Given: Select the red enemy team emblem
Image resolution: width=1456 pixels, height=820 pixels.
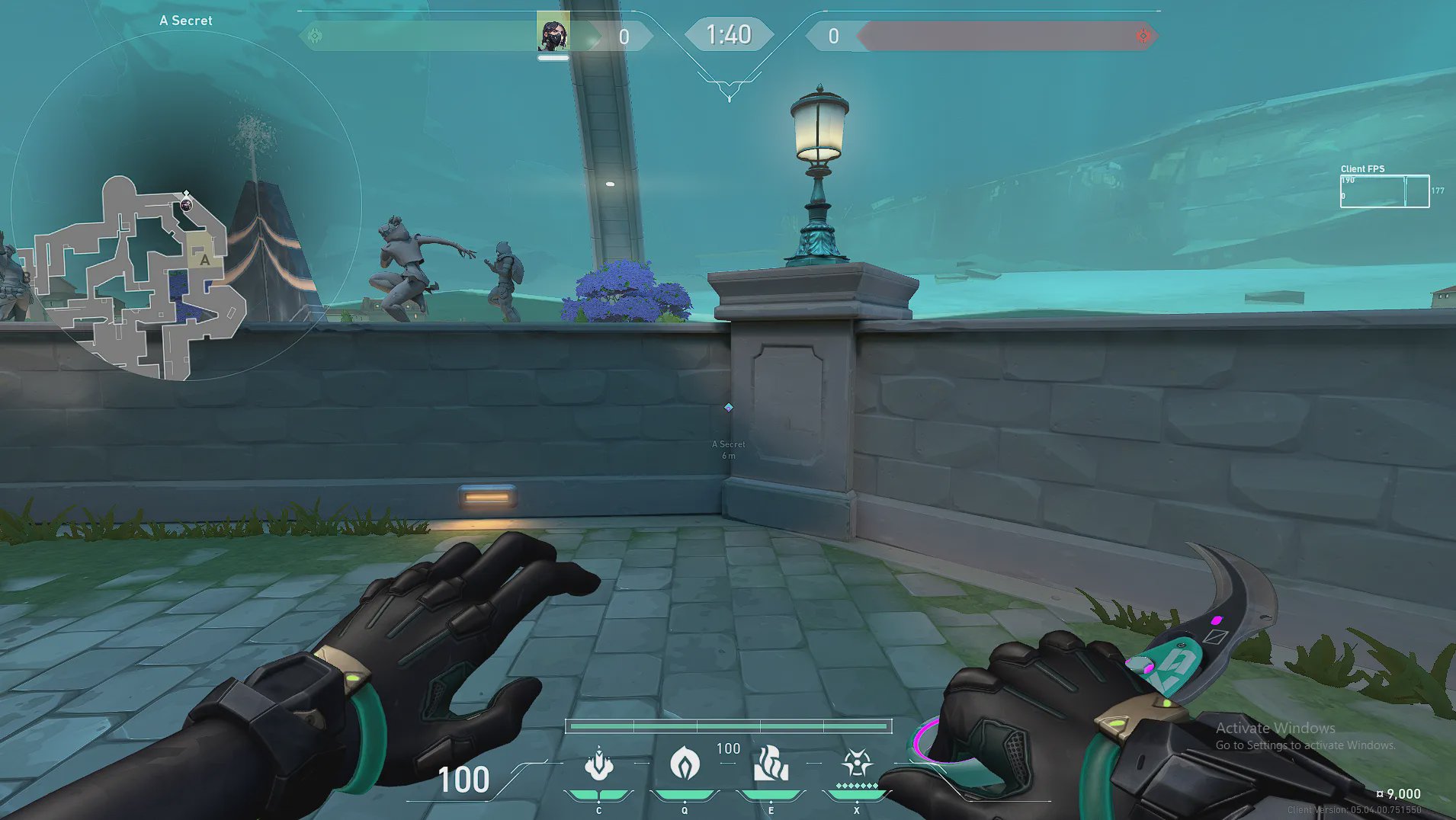Looking at the screenshot, I should pos(1143,36).
